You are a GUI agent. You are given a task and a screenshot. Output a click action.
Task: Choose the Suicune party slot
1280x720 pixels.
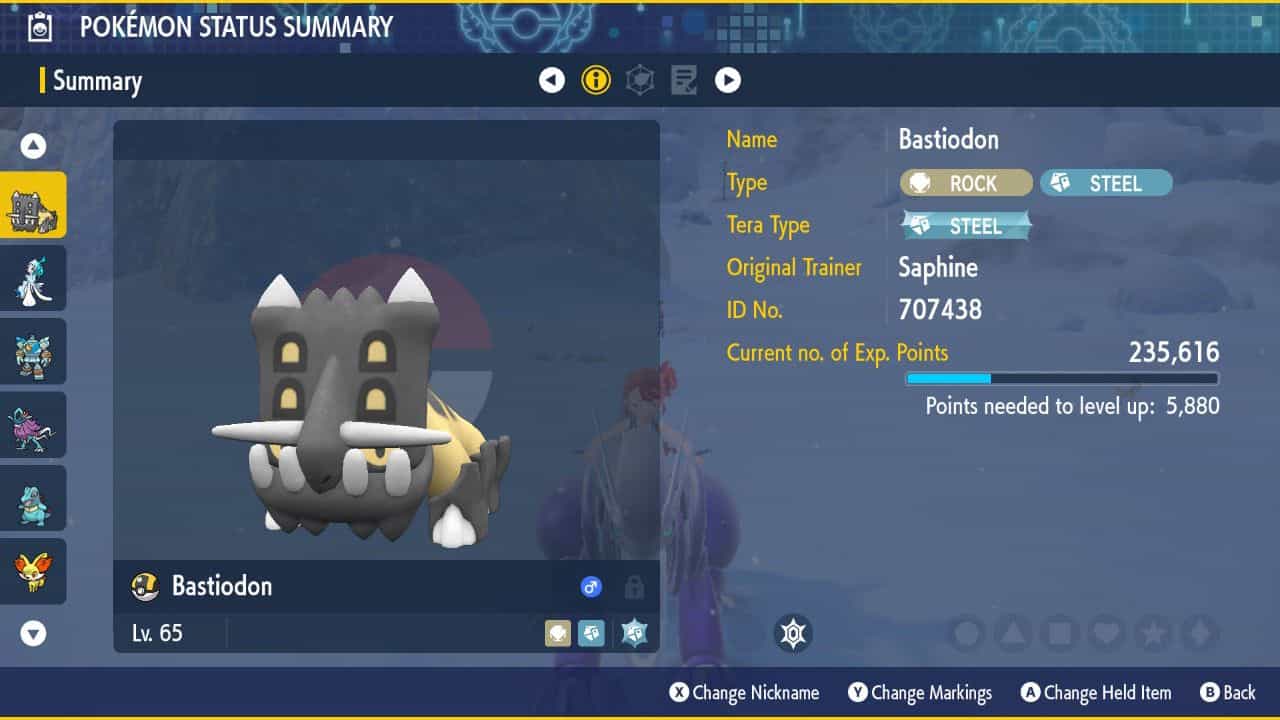(x=33, y=425)
